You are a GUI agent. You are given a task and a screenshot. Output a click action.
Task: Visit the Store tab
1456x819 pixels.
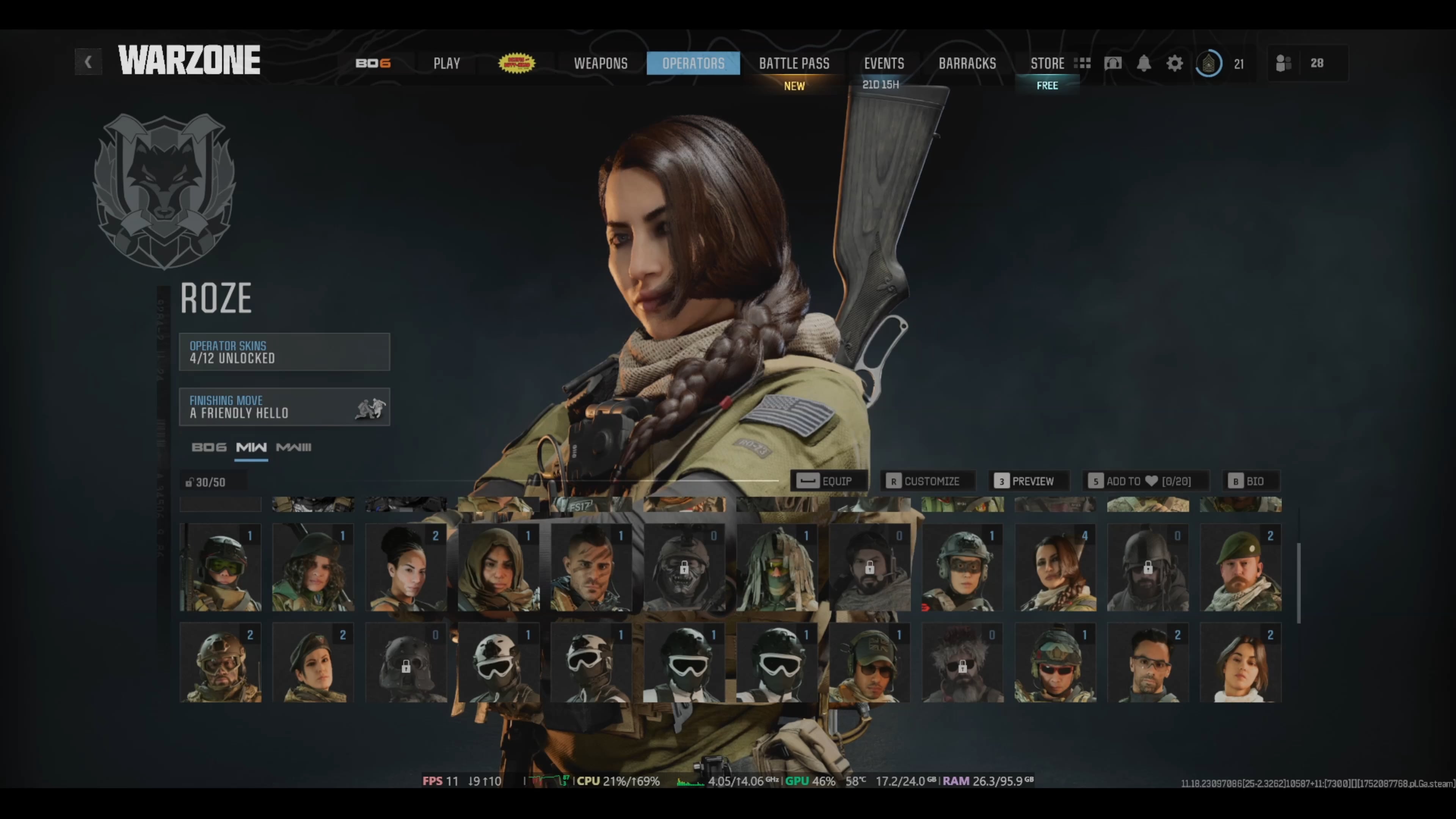coord(1047,63)
